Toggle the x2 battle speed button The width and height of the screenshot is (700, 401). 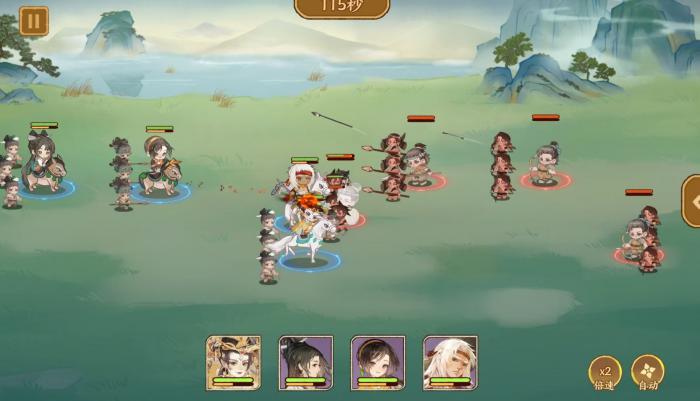pyautogui.click(x=604, y=371)
